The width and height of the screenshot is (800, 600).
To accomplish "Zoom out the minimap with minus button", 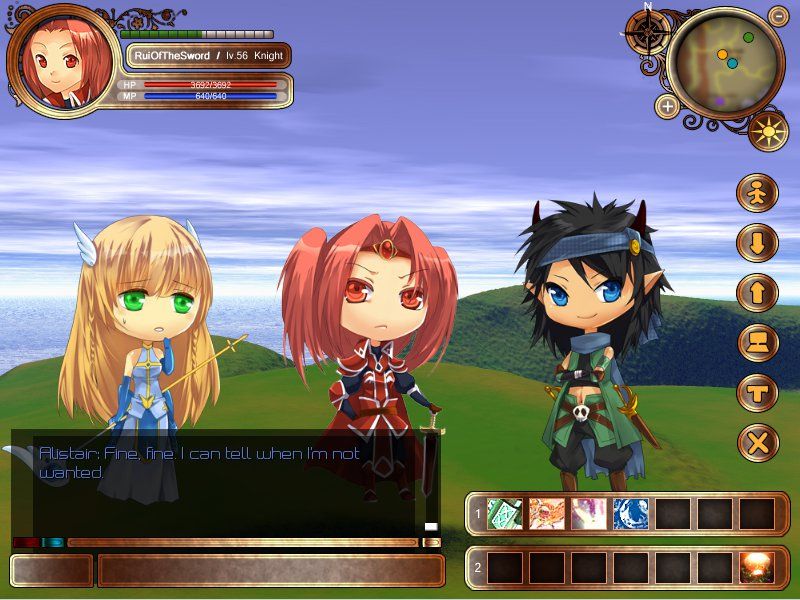I will pyautogui.click(x=779, y=16).
